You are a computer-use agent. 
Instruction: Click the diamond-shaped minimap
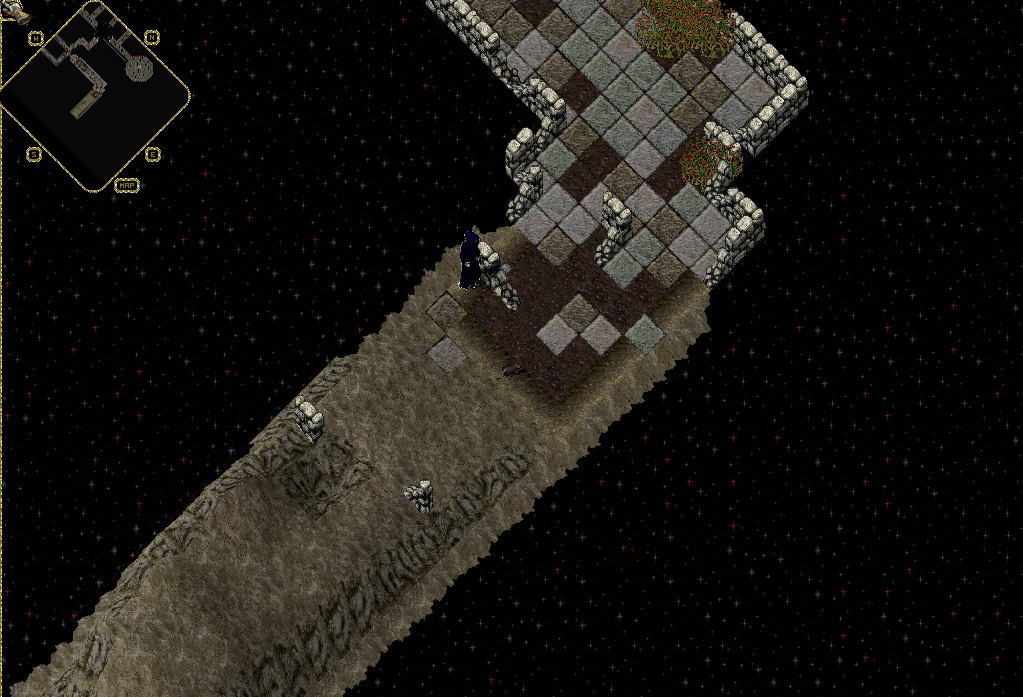[x=94, y=96]
